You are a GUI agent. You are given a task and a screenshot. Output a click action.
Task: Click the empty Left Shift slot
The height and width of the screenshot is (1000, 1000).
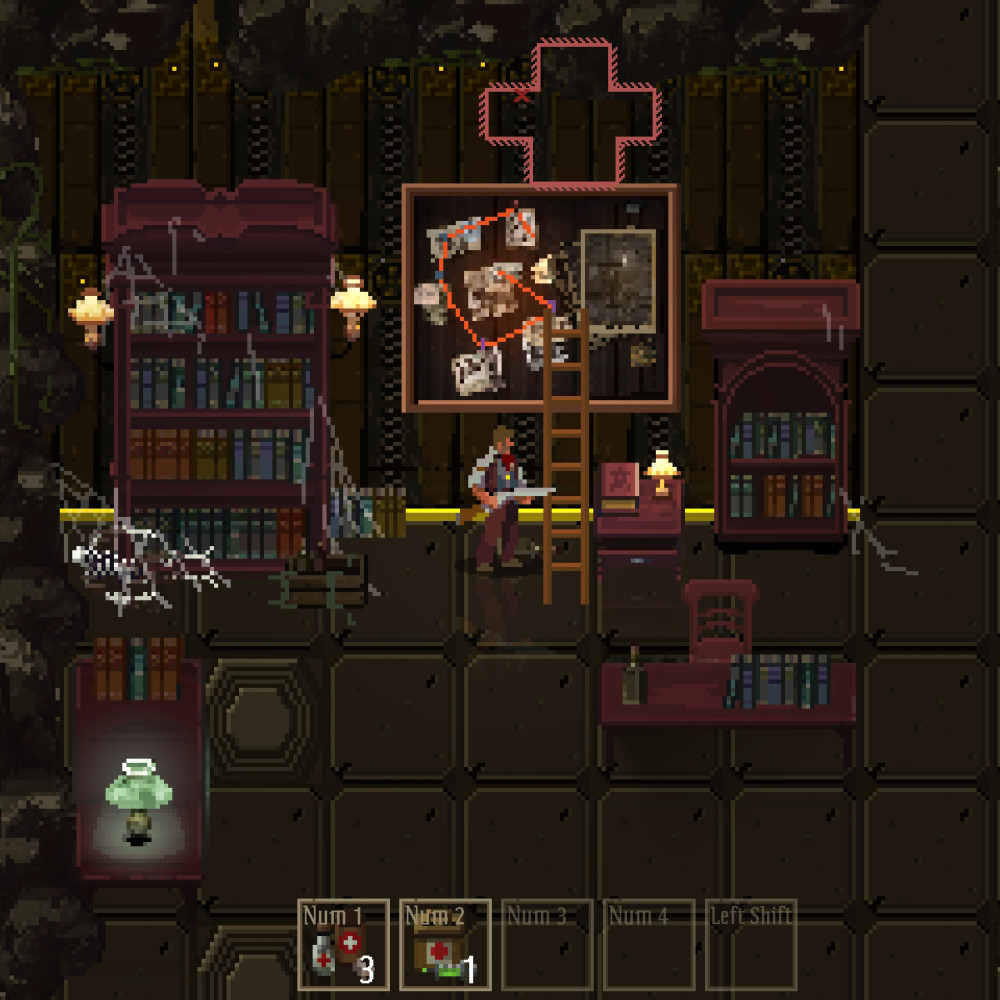click(750, 944)
